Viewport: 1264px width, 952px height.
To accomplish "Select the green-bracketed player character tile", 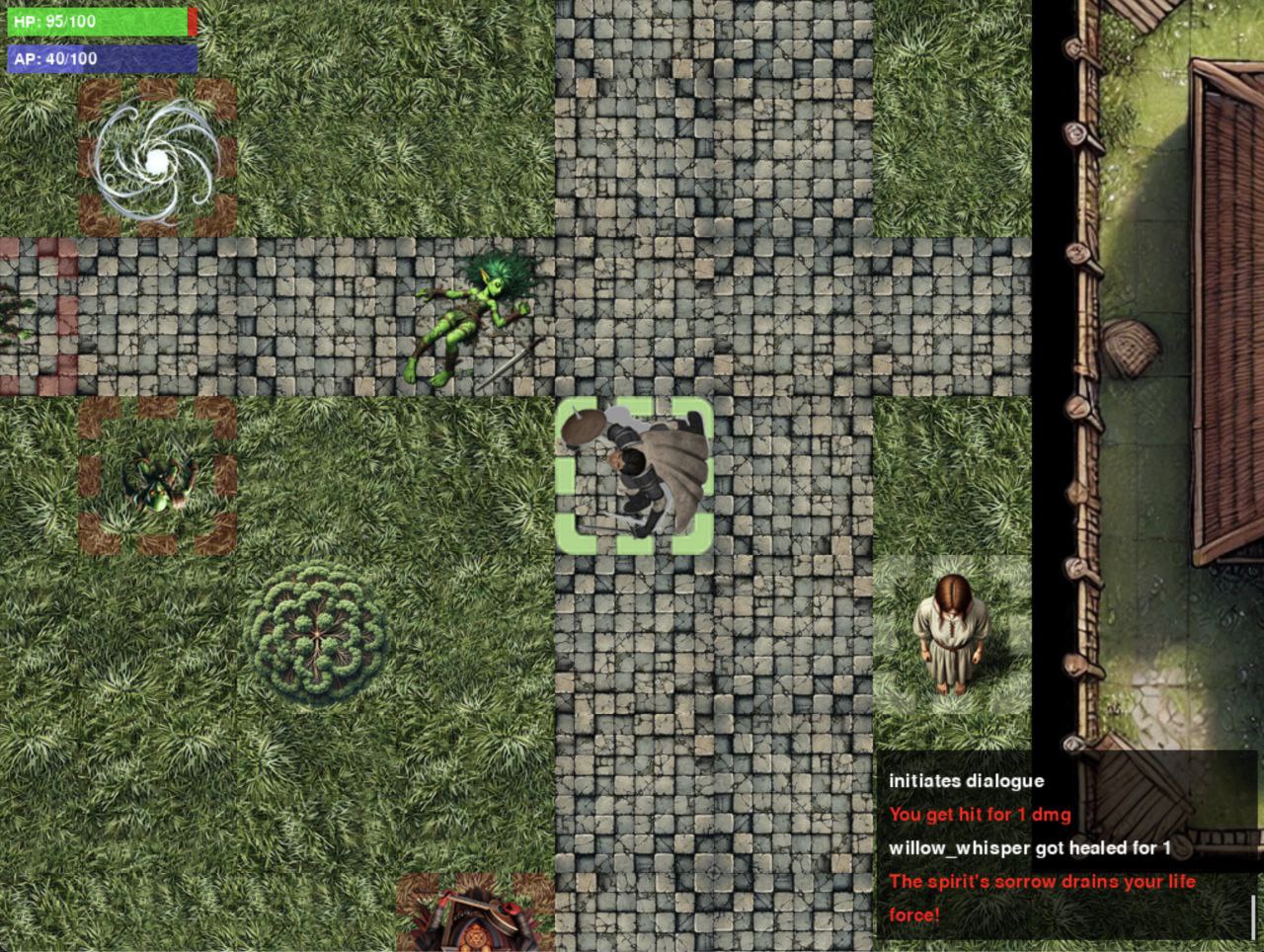I will (634, 475).
